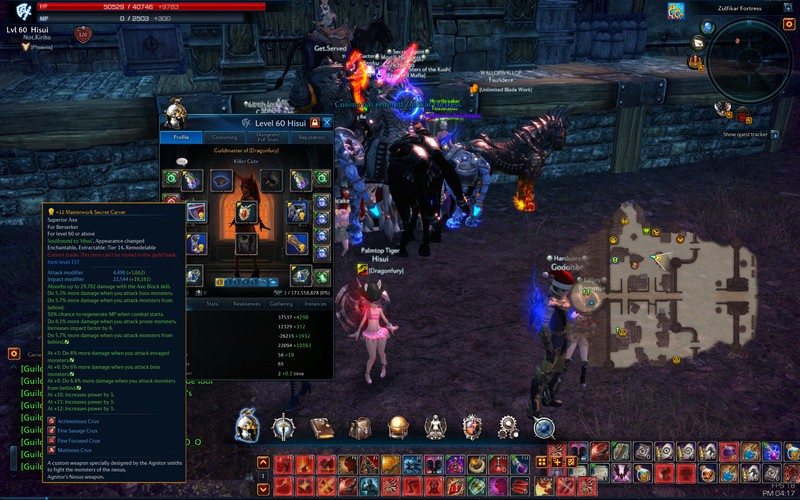Open the globe map menu icon
Image resolution: width=800 pixels, height=500 pixels.
[x=398, y=428]
